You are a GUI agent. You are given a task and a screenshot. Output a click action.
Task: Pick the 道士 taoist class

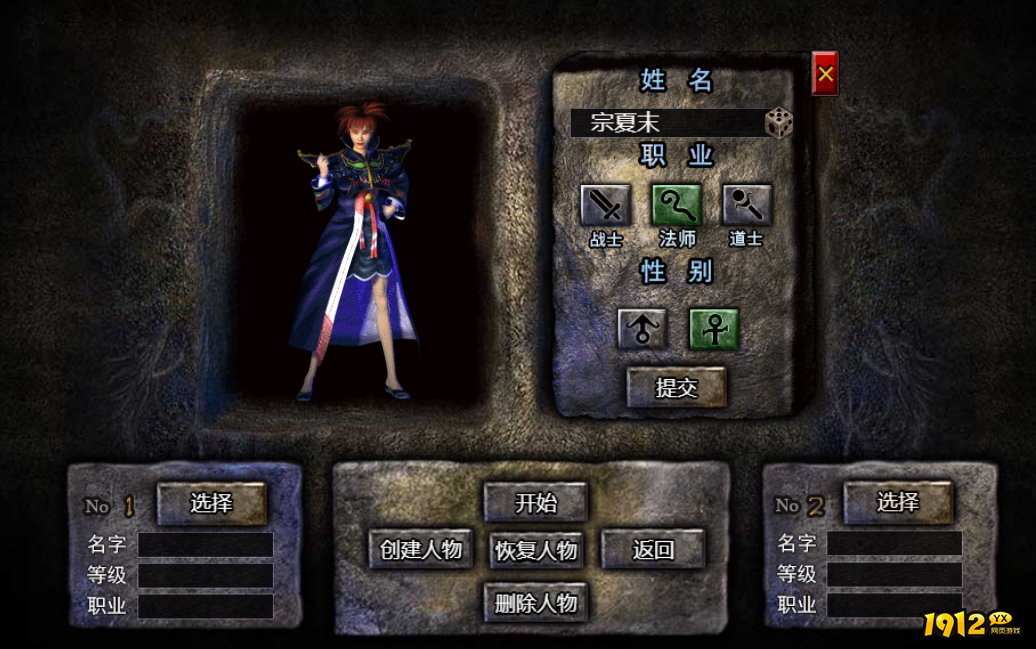[747, 205]
